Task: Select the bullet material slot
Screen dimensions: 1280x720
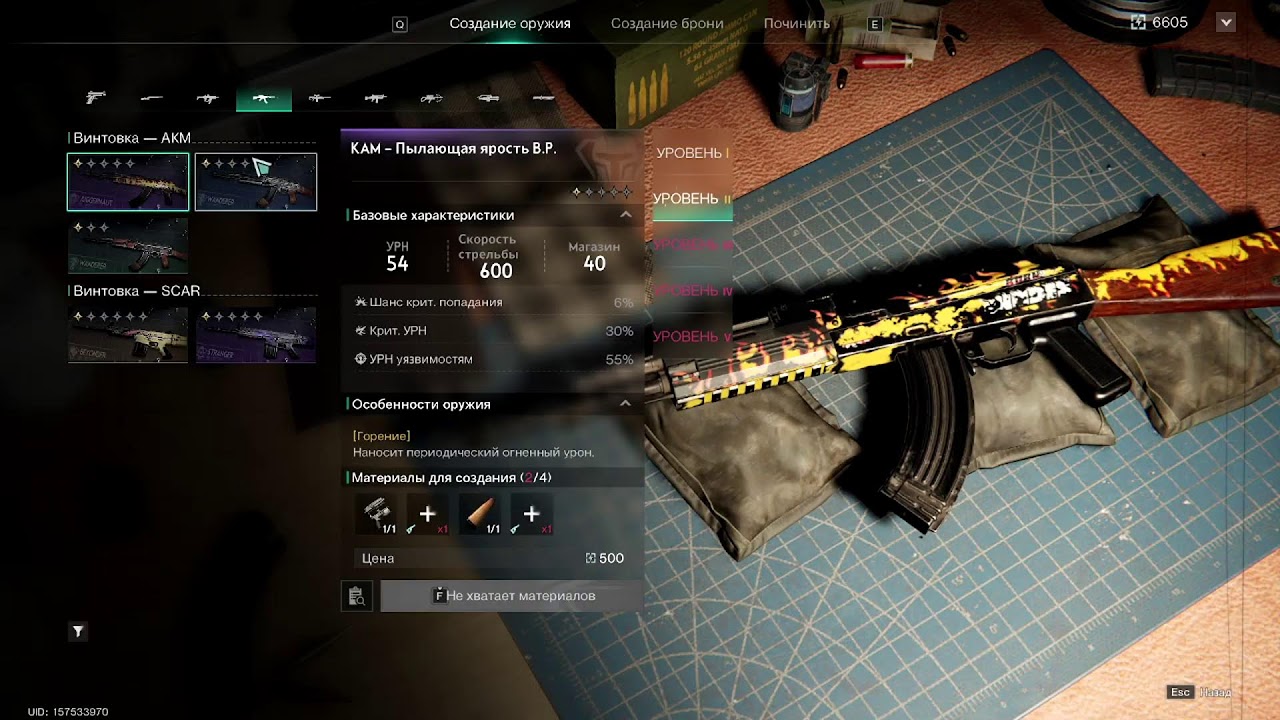Action: click(x=479, y=514)
